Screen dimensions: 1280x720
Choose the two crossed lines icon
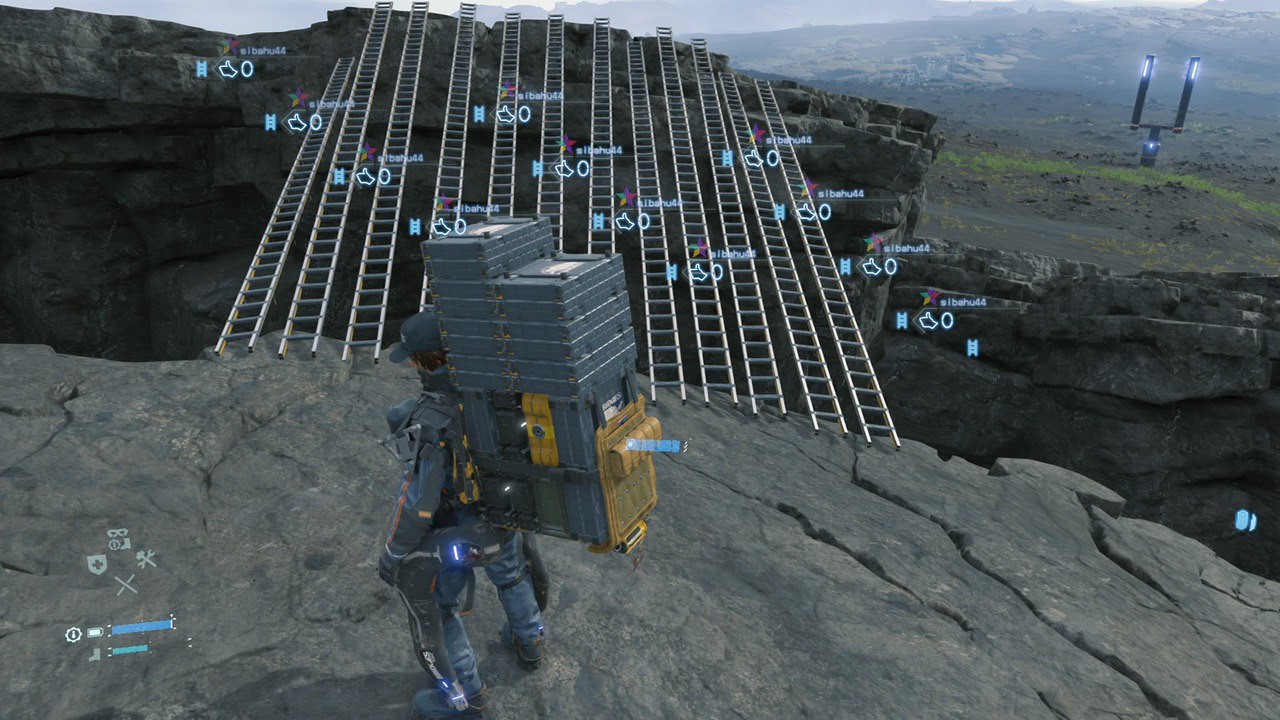(x=125, y=586)
